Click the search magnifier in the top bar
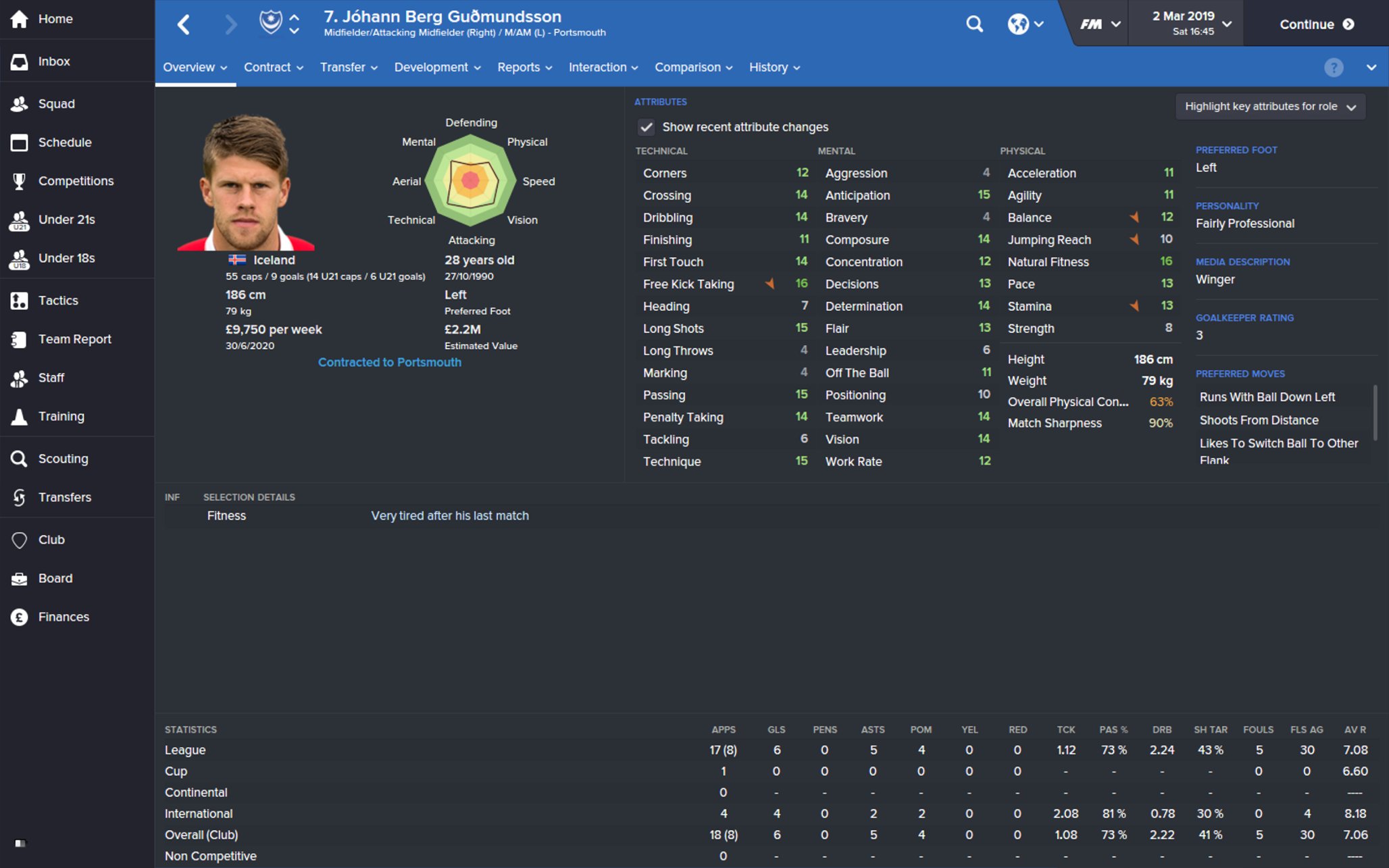The height and width of the screenshot is (868, 1389). click(975, 24)
